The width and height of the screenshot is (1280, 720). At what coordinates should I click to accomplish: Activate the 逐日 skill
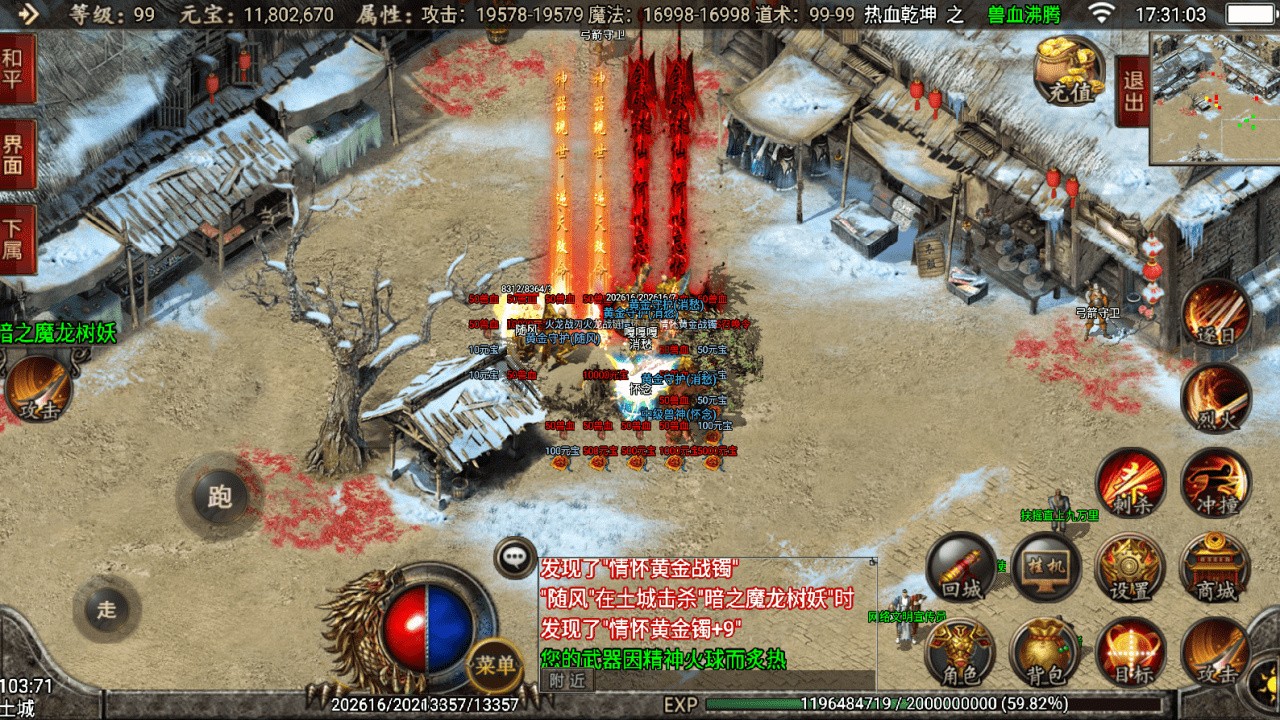1215,313
